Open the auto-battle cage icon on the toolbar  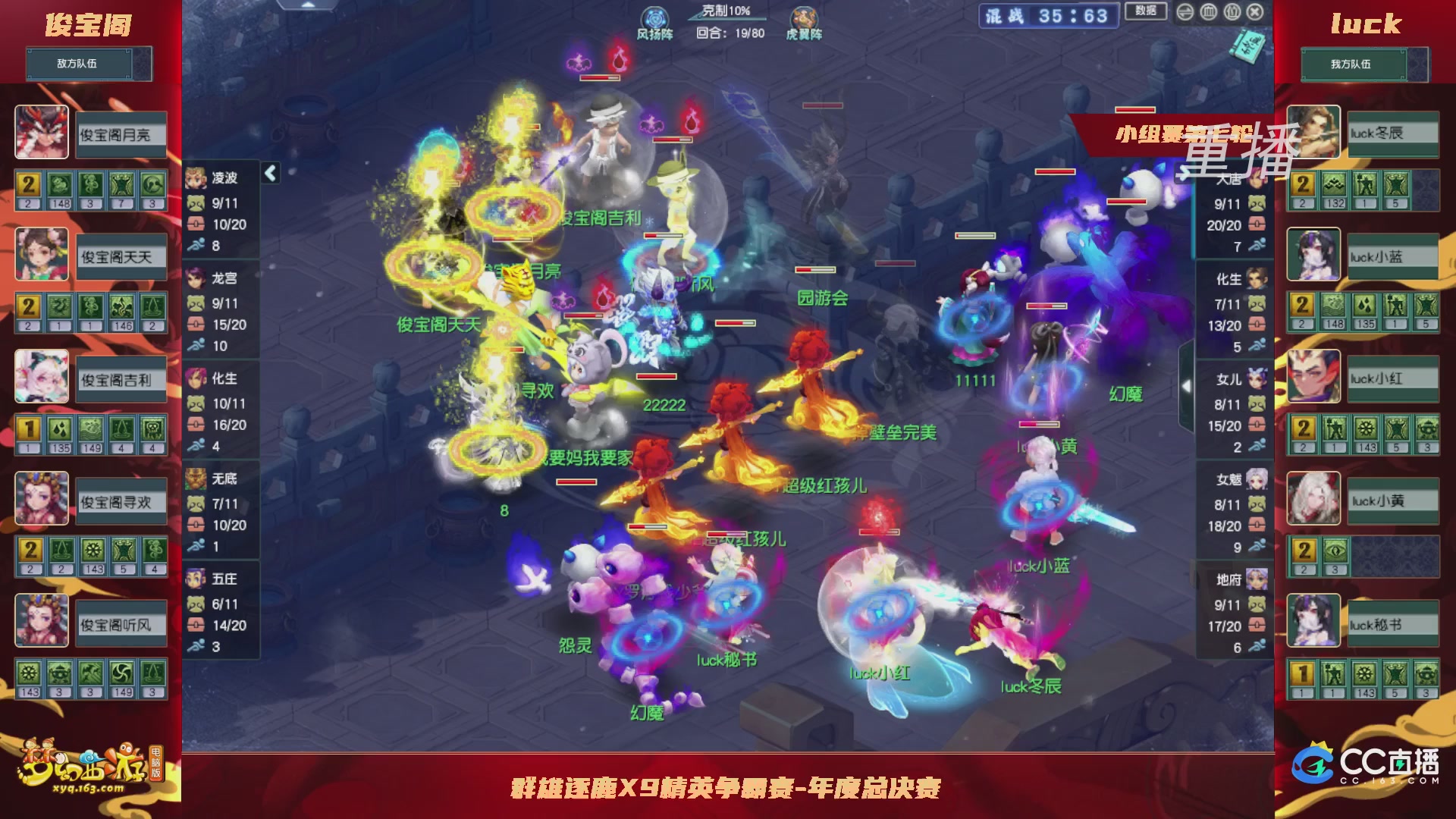click(x=1207, y=12)
